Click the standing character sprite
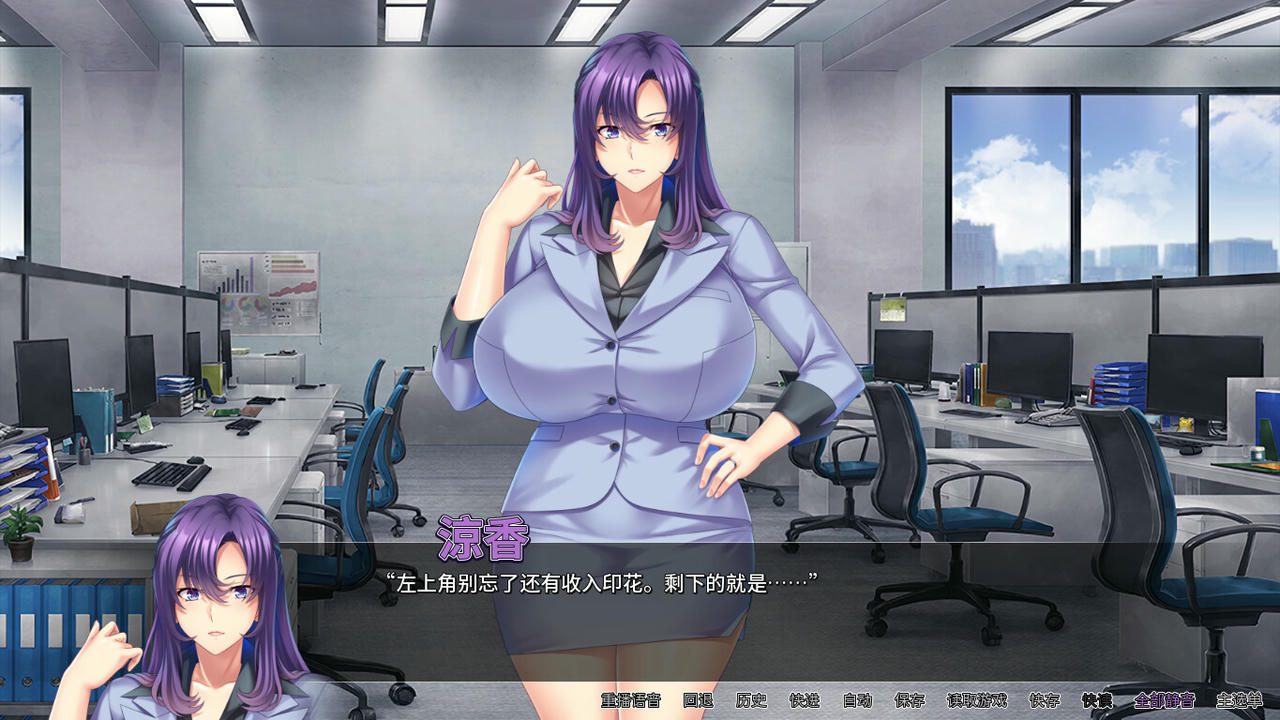This screenshot has width=1280, height=720. pos(630,300)
